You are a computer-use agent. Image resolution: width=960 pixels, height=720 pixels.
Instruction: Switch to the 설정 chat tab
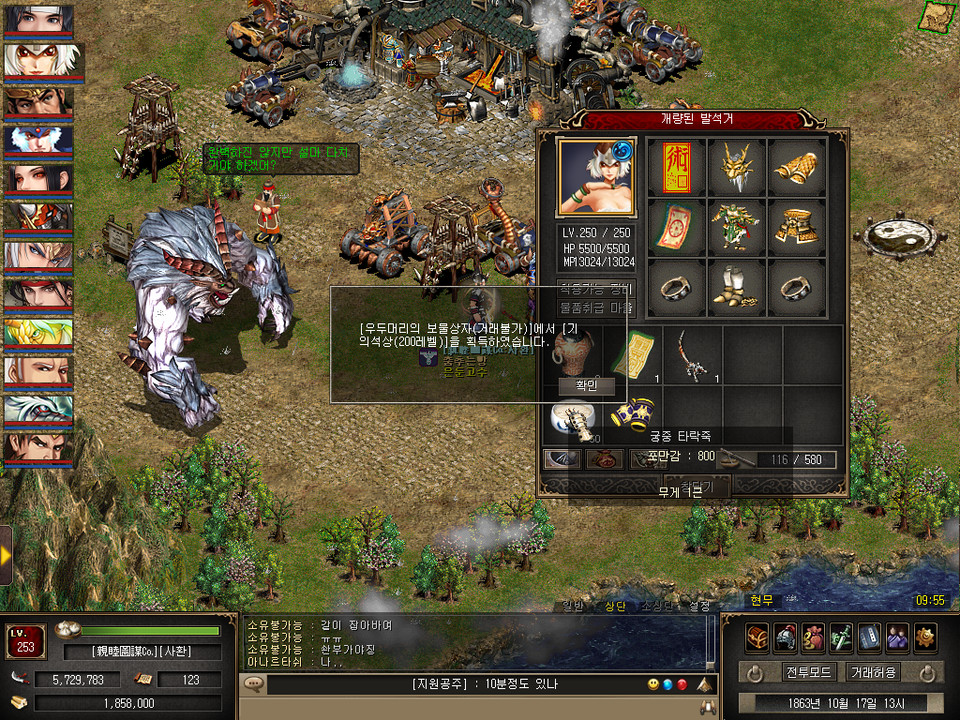tap(700, 605)
